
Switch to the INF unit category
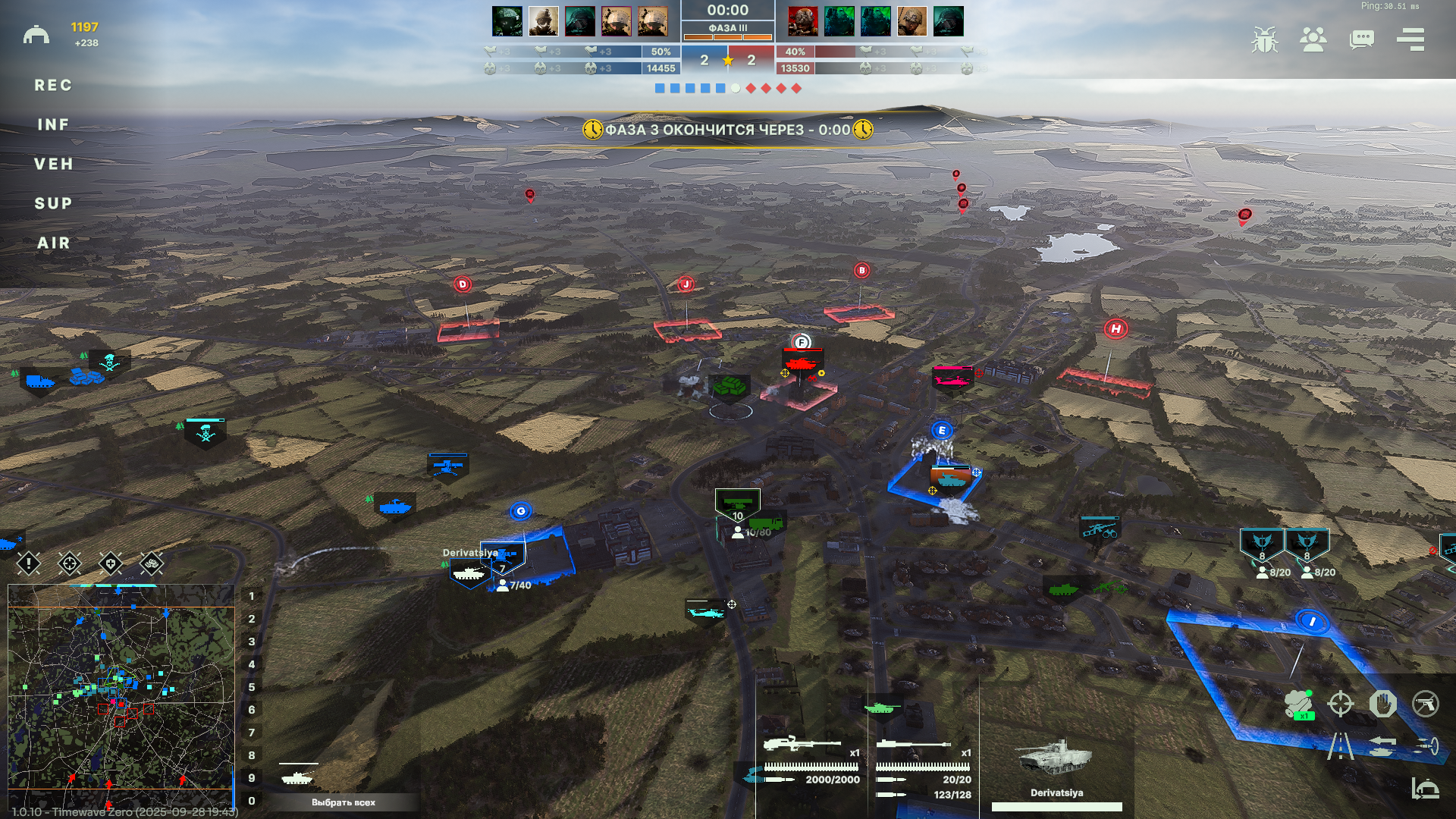point(53,125)
